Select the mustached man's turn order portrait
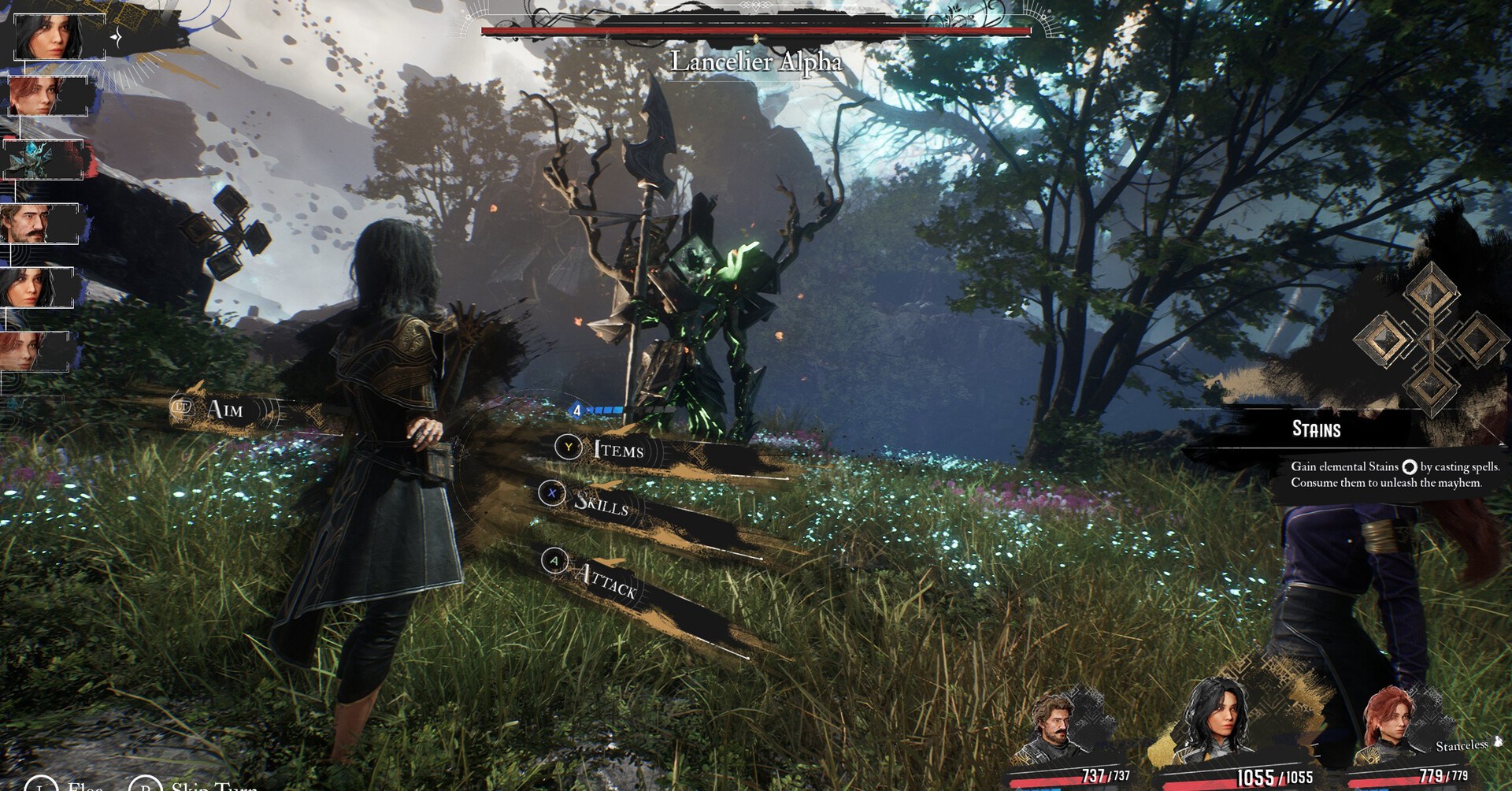 [39, 224]
